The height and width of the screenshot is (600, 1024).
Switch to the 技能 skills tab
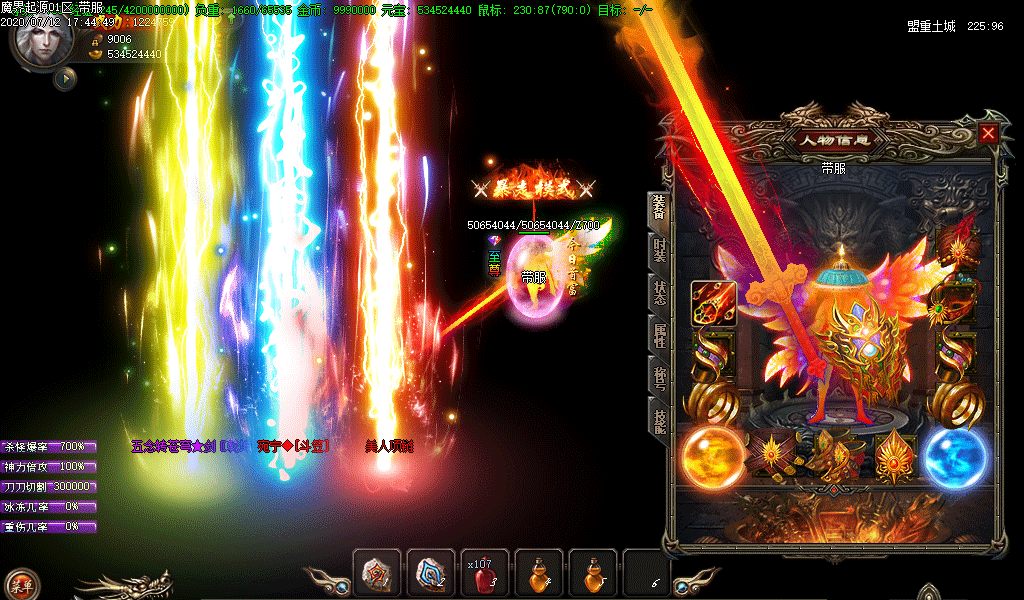pos(659,421)
